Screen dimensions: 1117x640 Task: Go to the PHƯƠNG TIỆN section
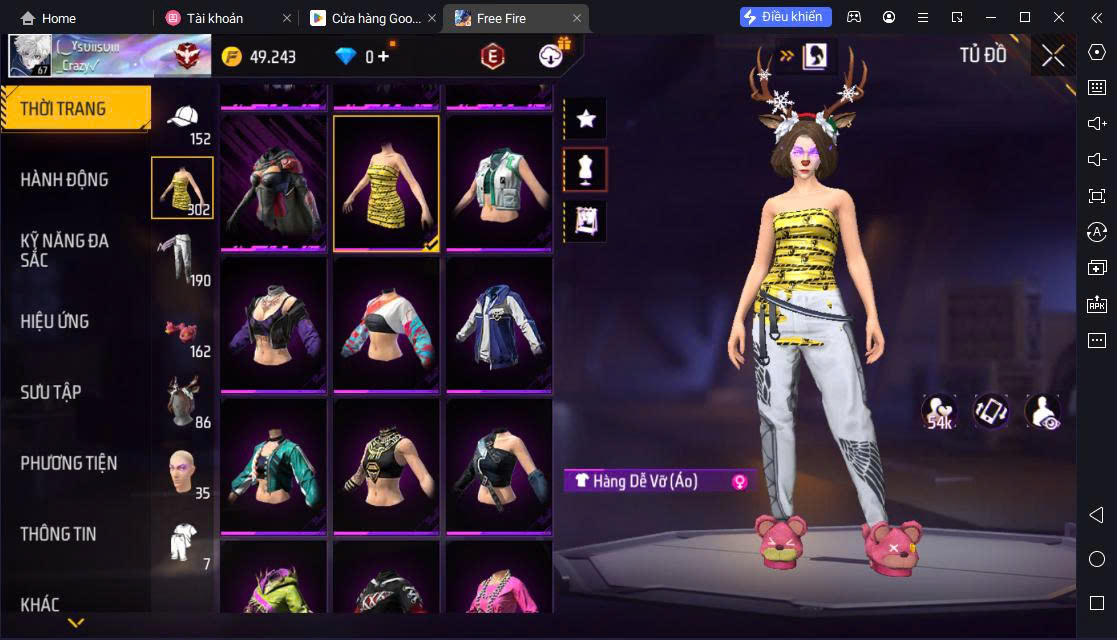[68, 463]
